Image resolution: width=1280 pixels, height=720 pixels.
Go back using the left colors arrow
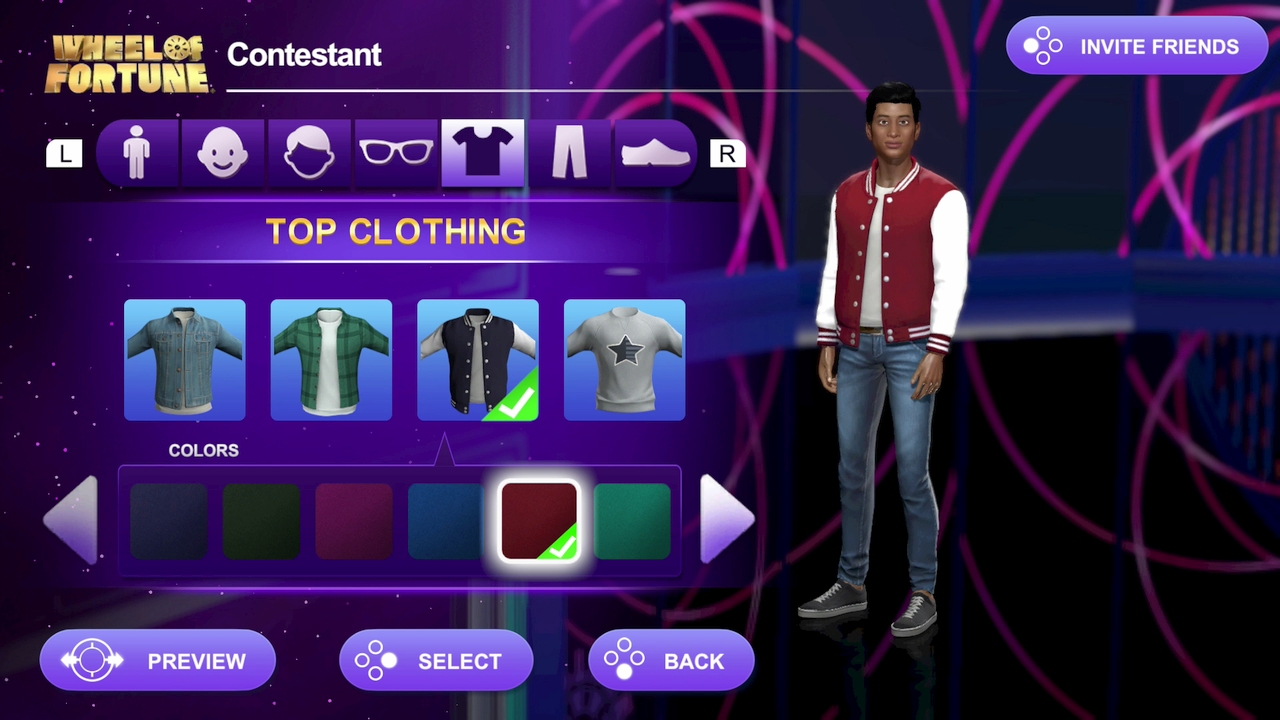(x=70, y=520)
